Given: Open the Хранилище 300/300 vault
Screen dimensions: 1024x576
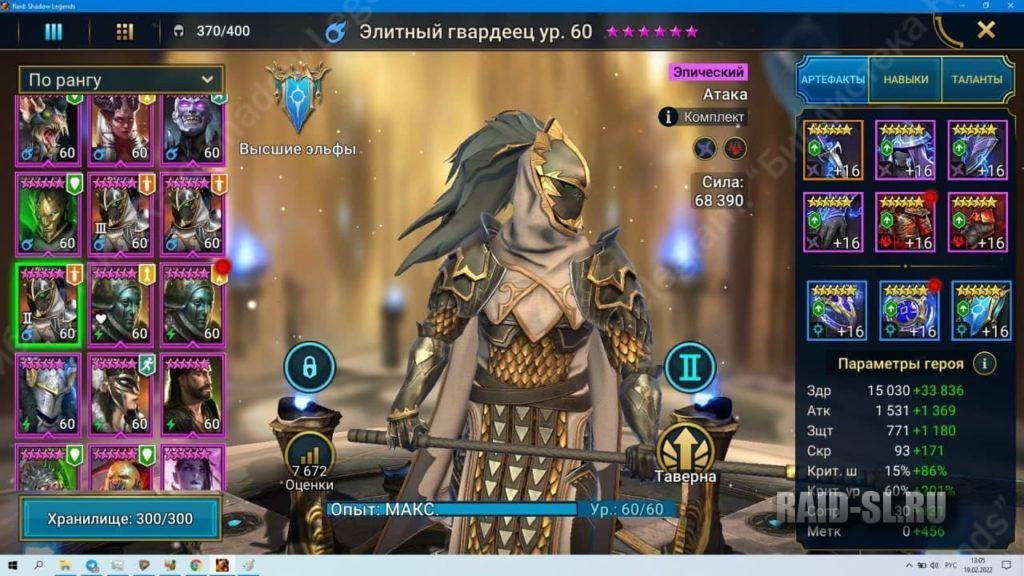Looking at the screenshot, I should click(121, 519).
